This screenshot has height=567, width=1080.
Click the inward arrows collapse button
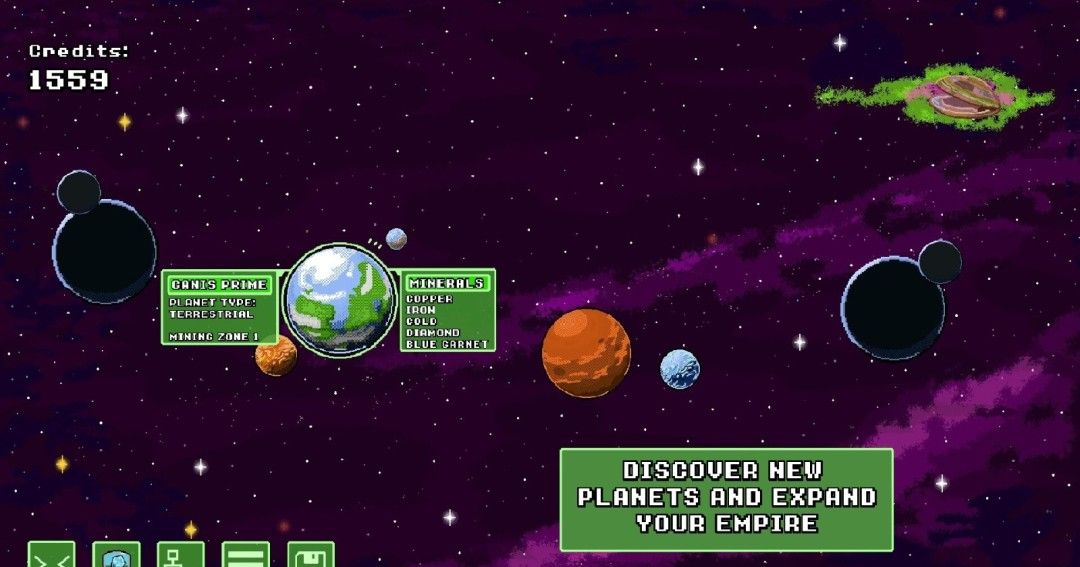point(52,556)
